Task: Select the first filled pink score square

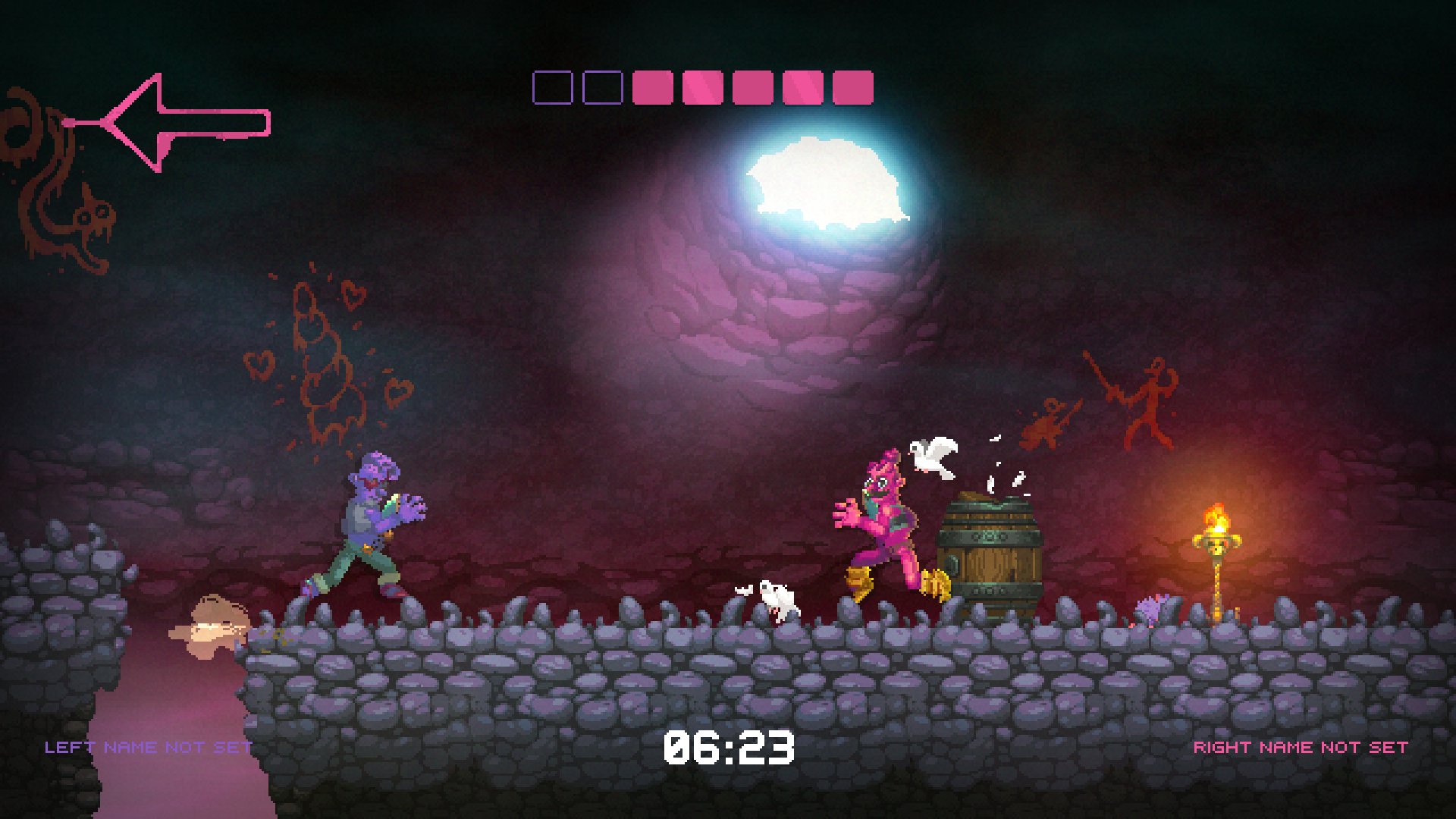Action: [654, 89]
